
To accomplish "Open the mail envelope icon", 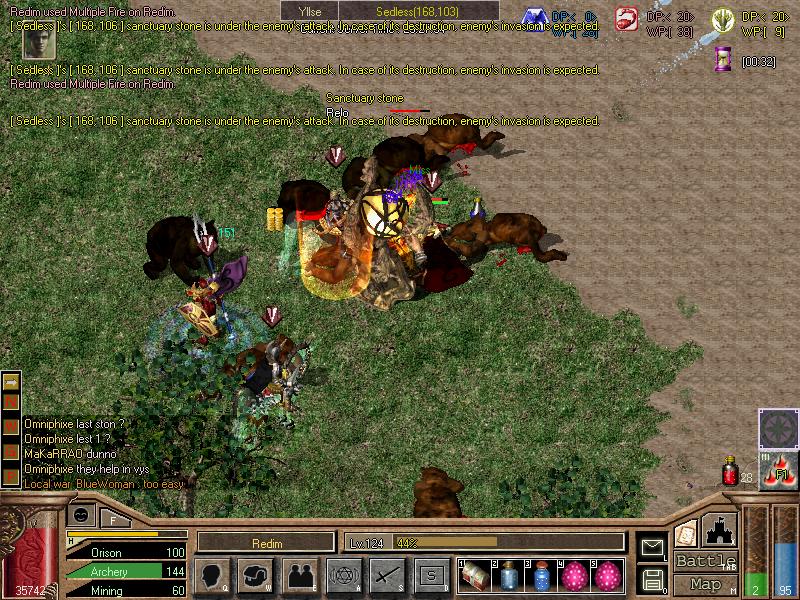I will pyautogui.click(x=652, y=547).
